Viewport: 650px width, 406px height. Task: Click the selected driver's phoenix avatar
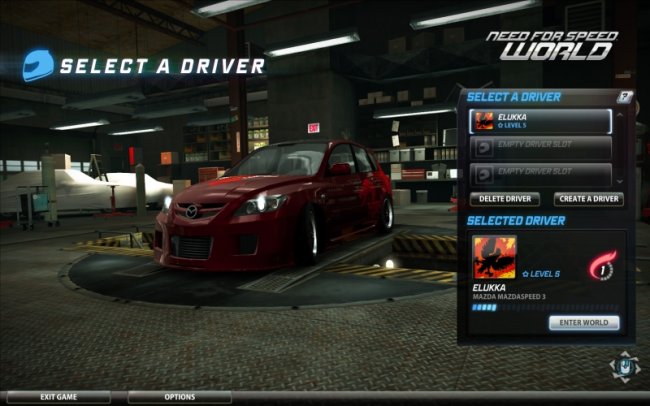494,257
